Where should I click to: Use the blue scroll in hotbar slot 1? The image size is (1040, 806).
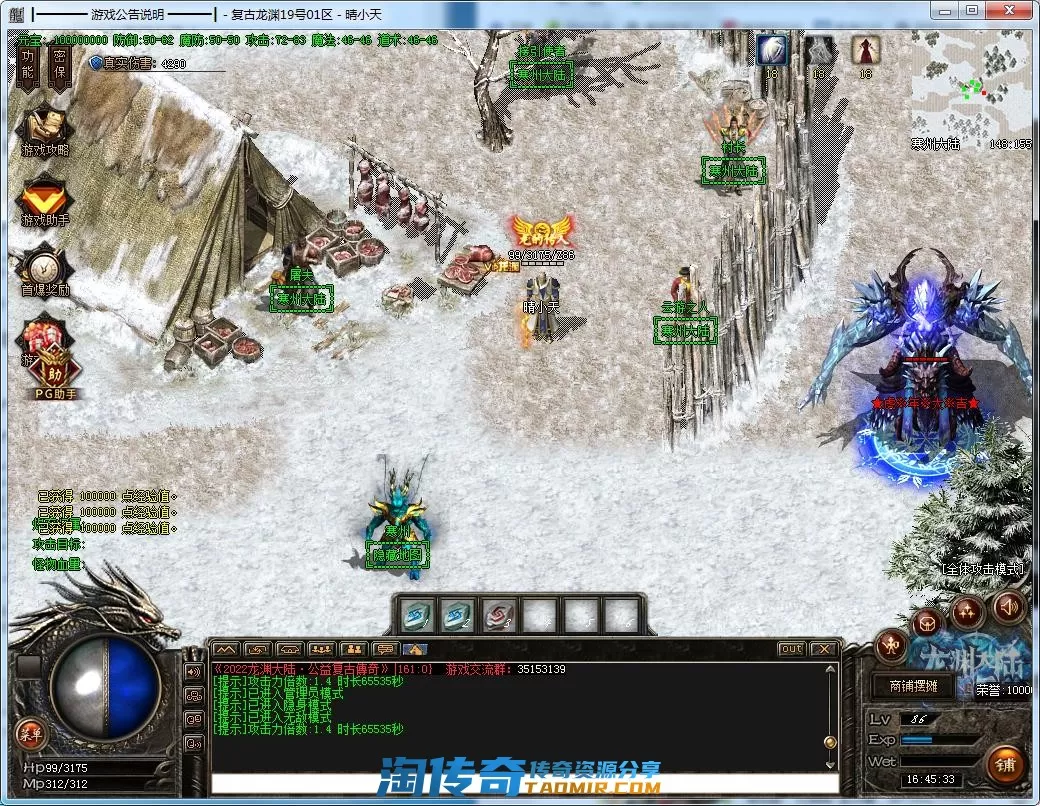tap(419, 615)
